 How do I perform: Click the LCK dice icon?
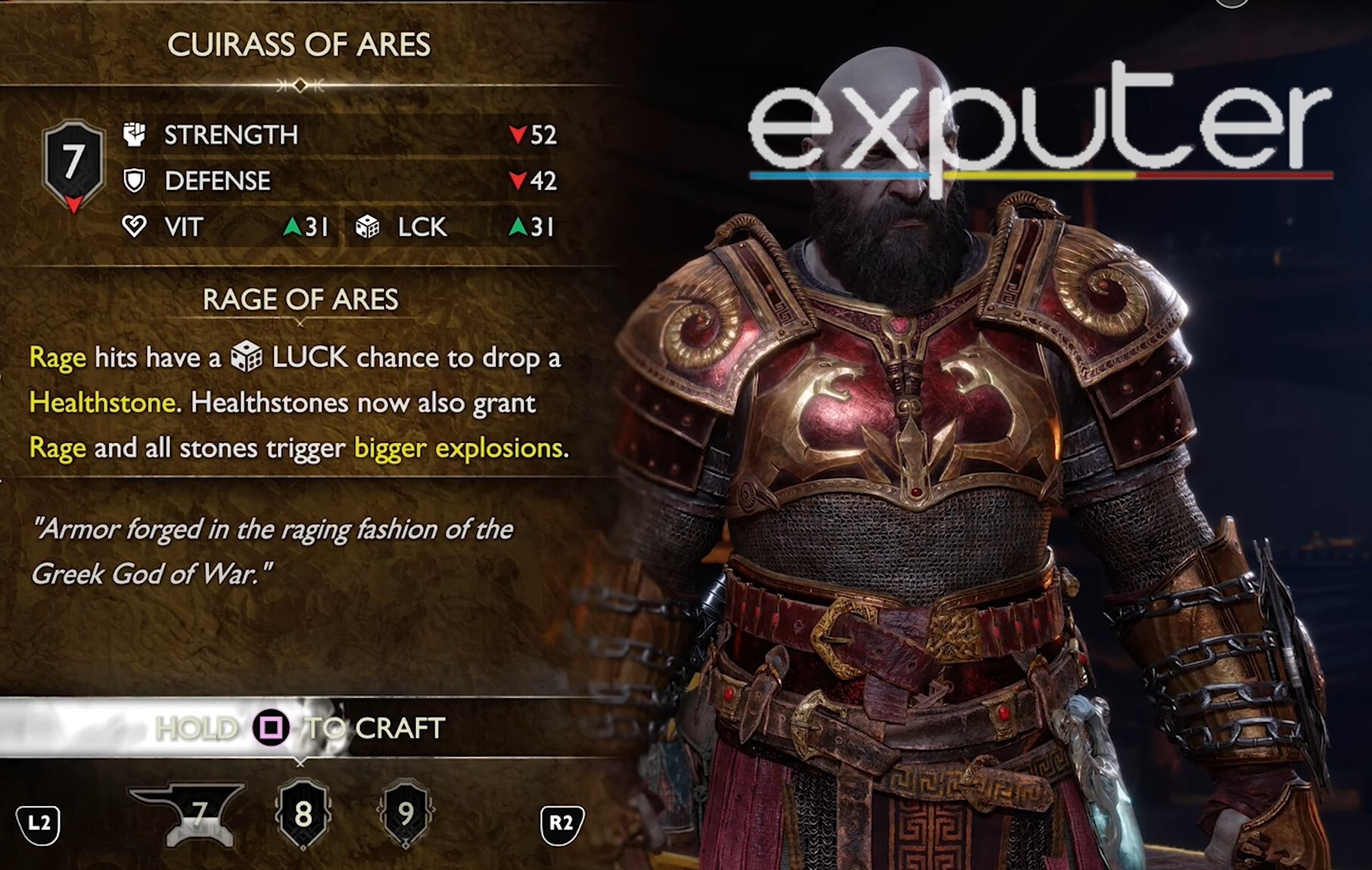[368, 226]
